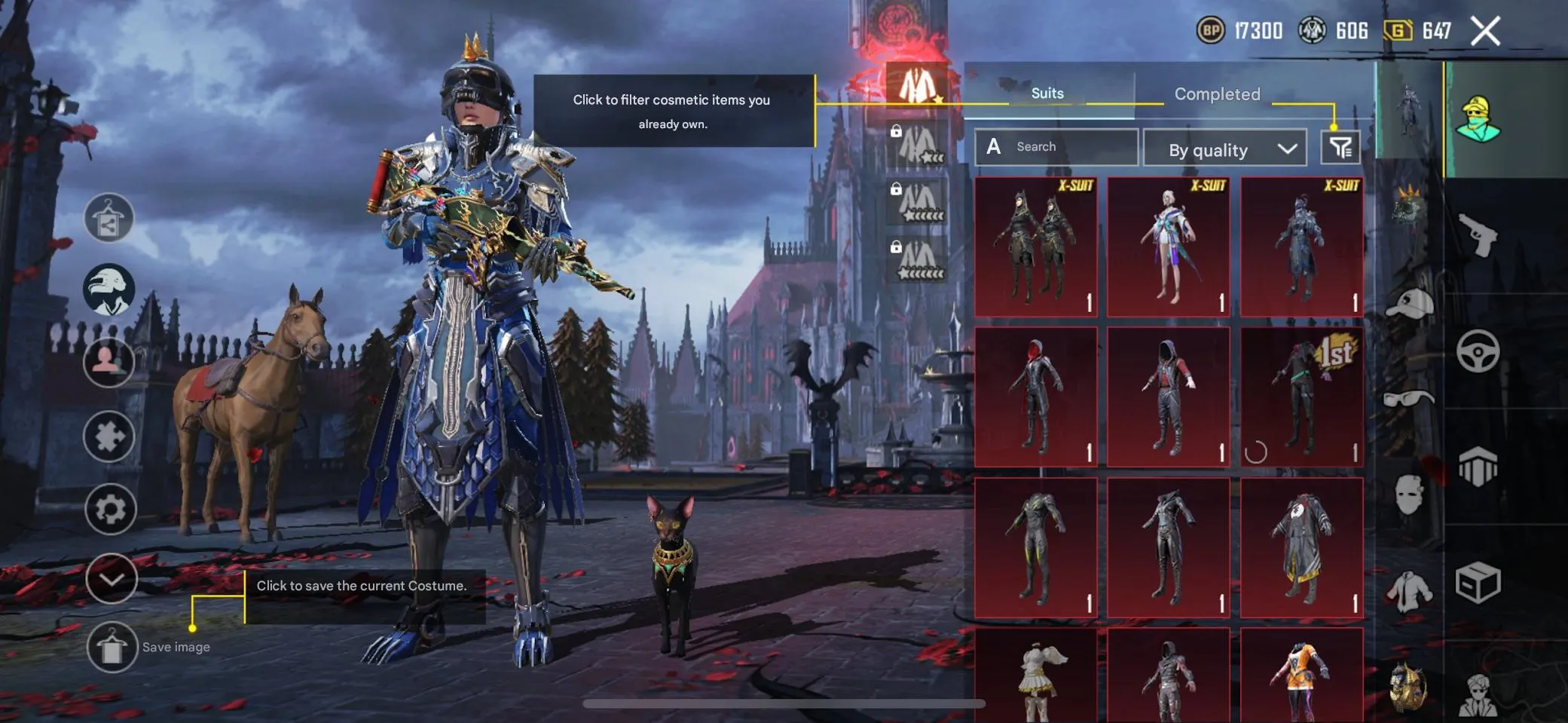Click the share costume hanger icon
Viewport: 1568px width, 723px height.
(x=110, y=218)
